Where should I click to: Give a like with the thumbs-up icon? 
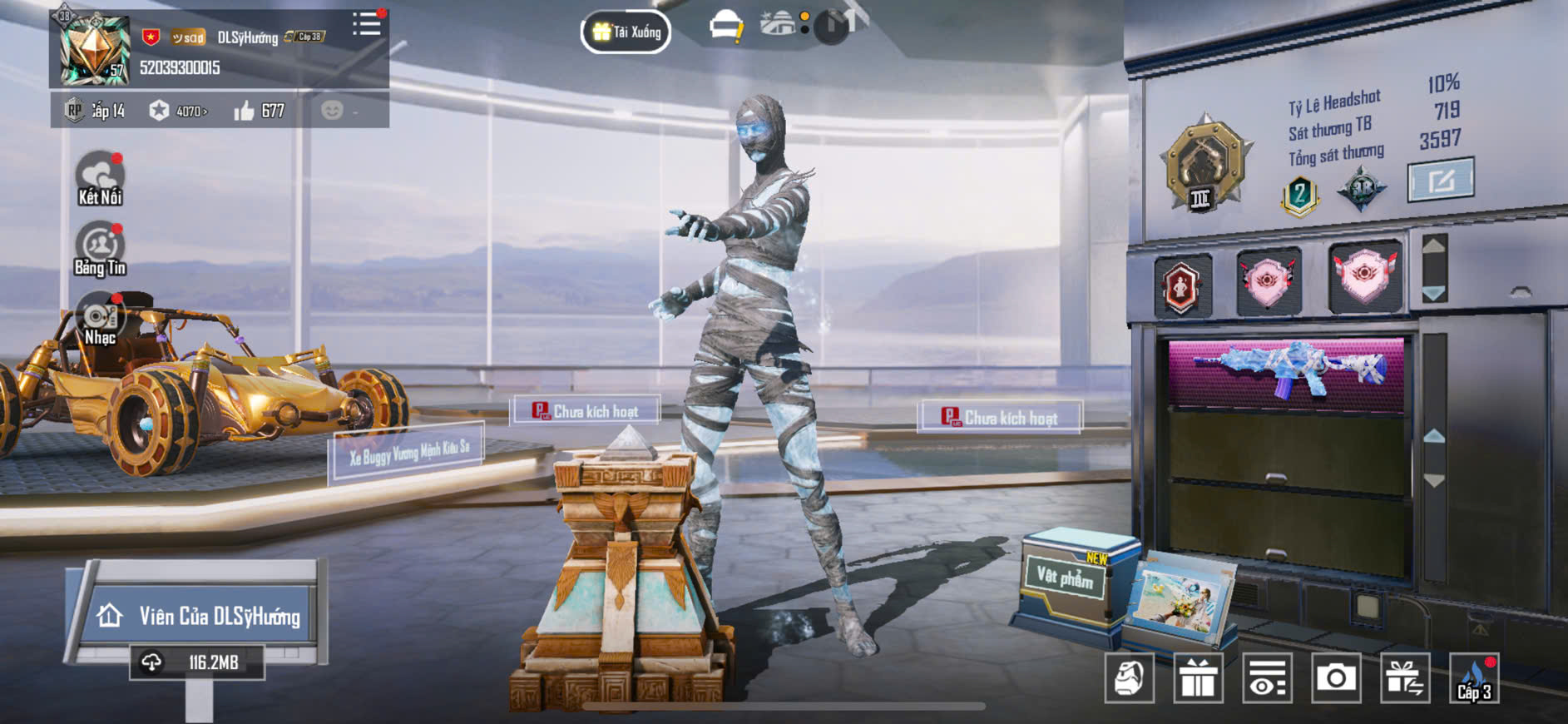click(244, 111)
